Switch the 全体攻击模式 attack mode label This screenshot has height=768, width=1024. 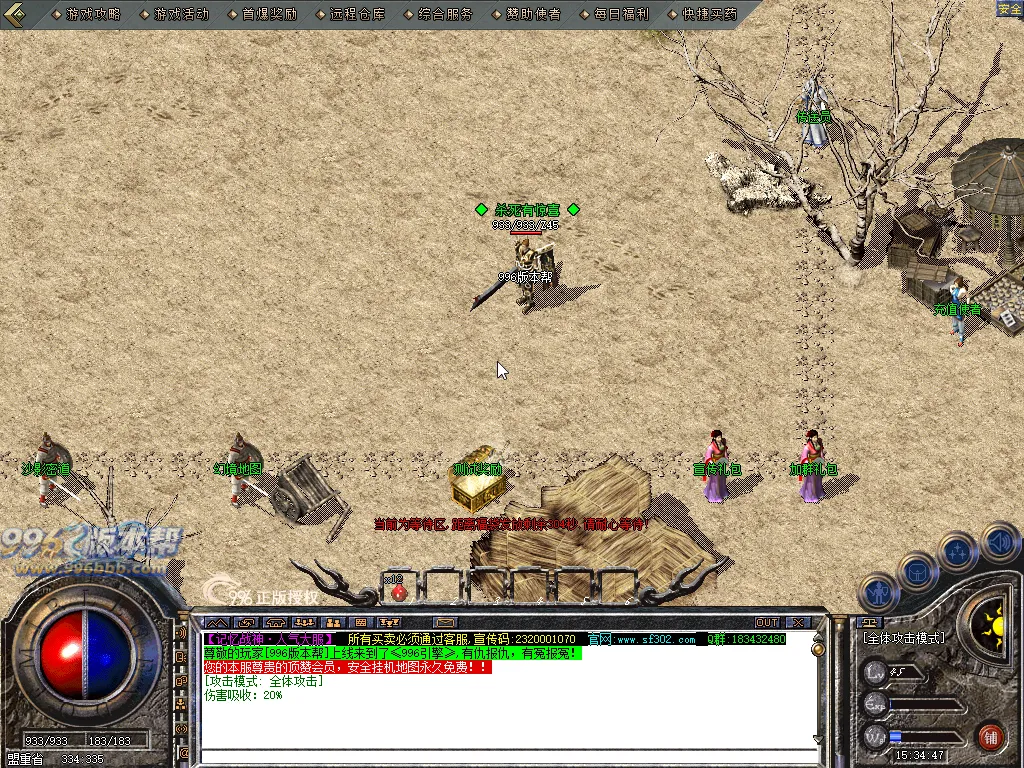[904, 637]
